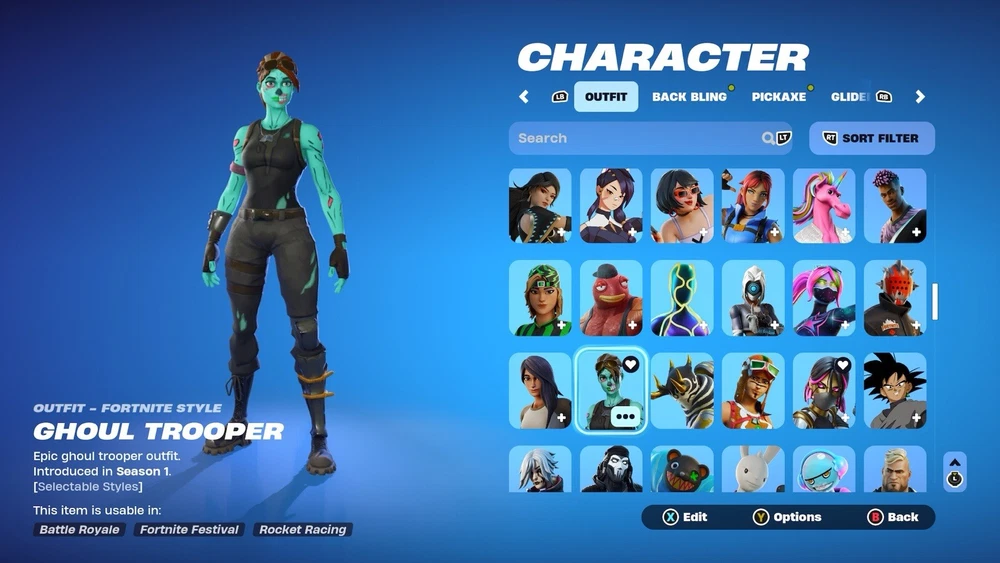Open the Options menu
Image resolution: width=1000 pixels, height=563 pixels.
787,517
